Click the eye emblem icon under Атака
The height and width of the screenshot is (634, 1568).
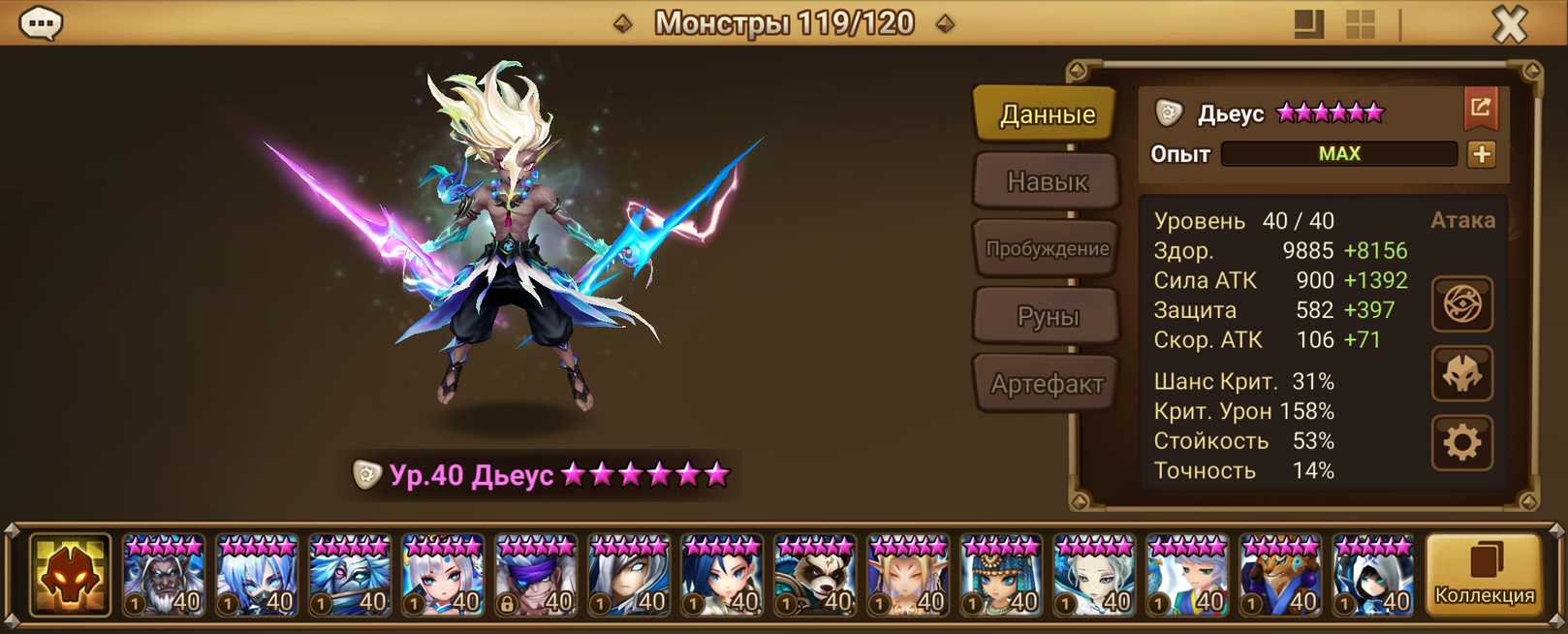pyautogui.click(x=1461, y=304)
